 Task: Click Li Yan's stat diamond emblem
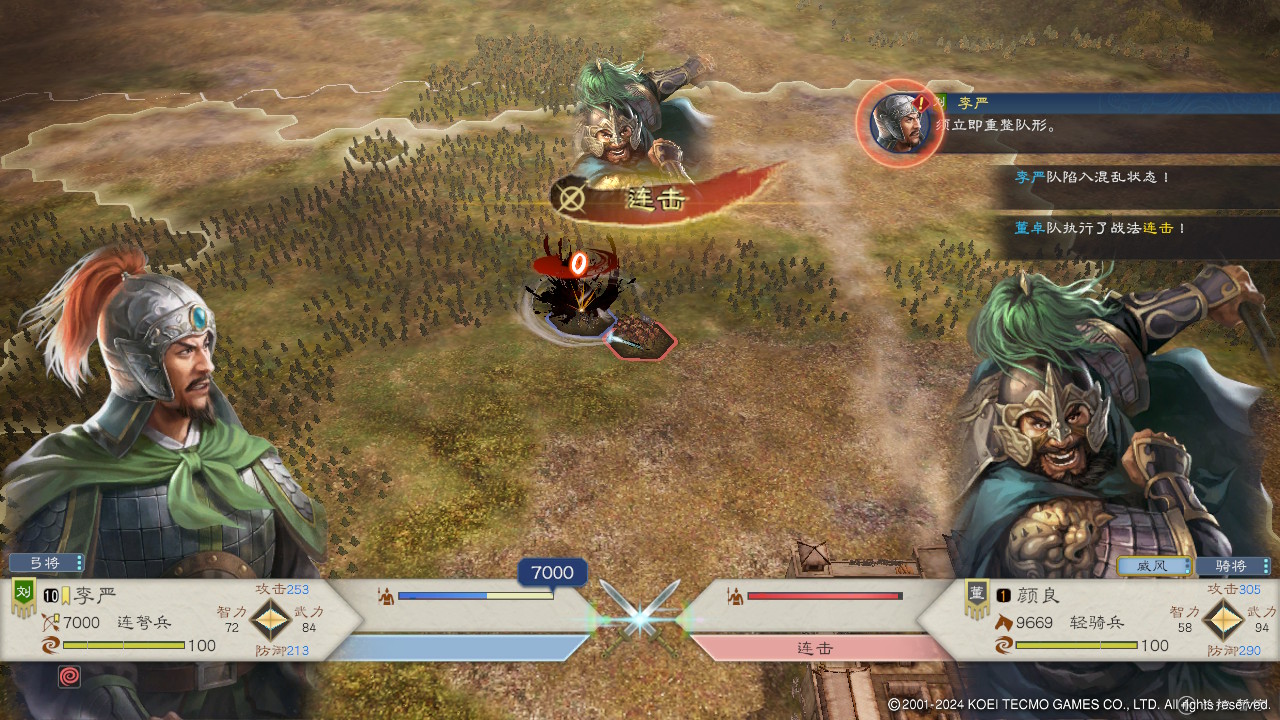(269, 620)
